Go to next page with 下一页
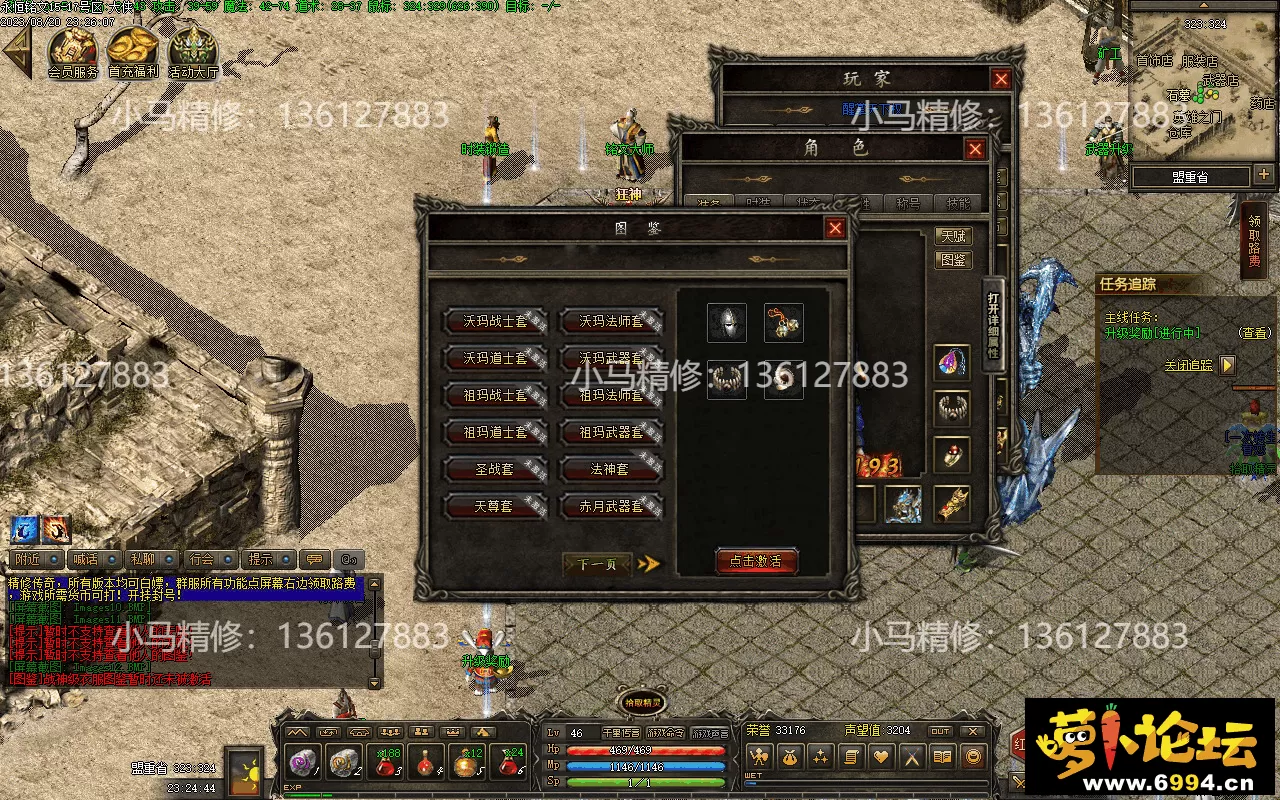This screenshot has height=800, width=1280. 598,564
